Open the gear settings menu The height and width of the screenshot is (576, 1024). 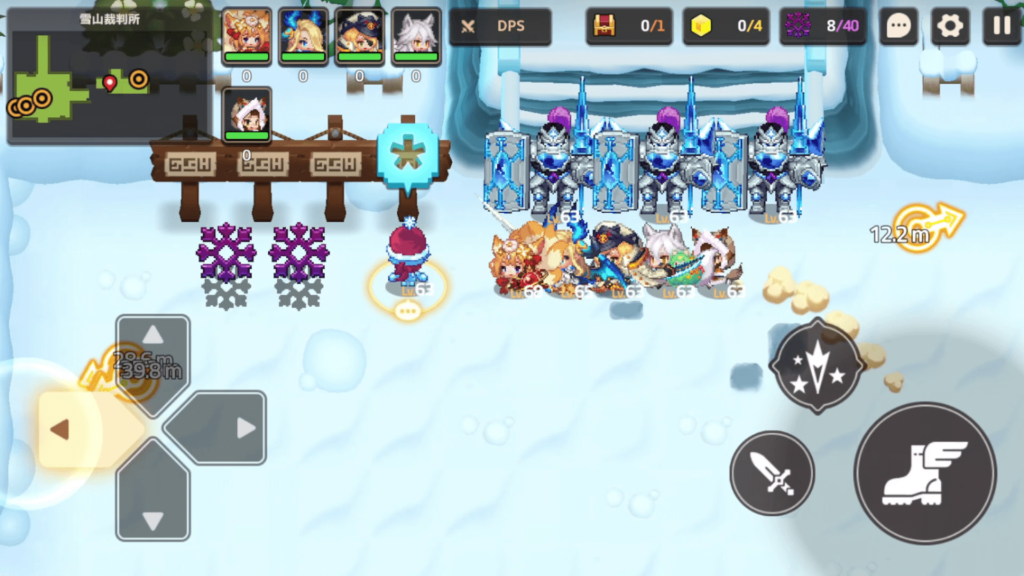(949, 27)
